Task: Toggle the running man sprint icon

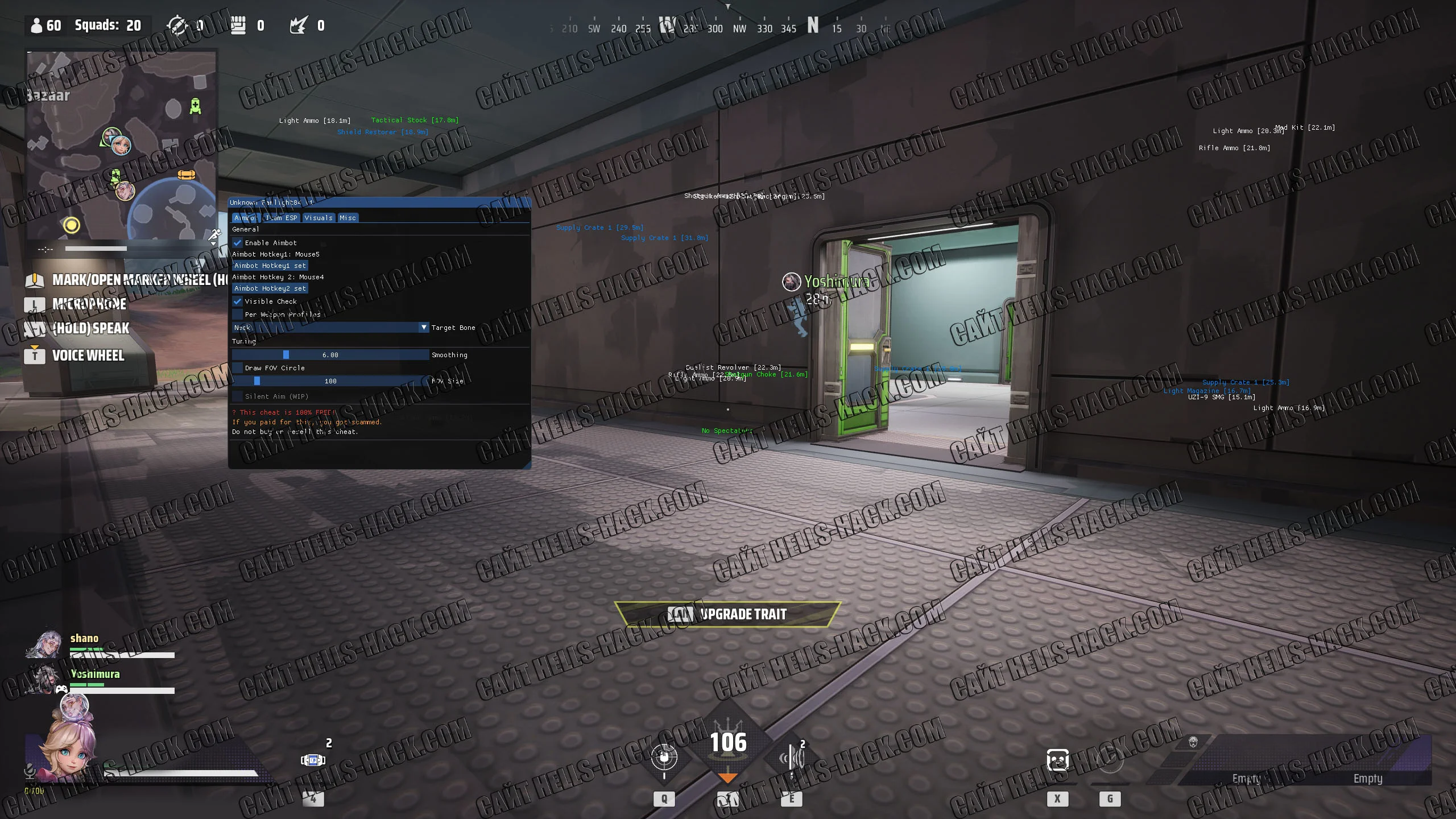Action: [x=214, y=234]
